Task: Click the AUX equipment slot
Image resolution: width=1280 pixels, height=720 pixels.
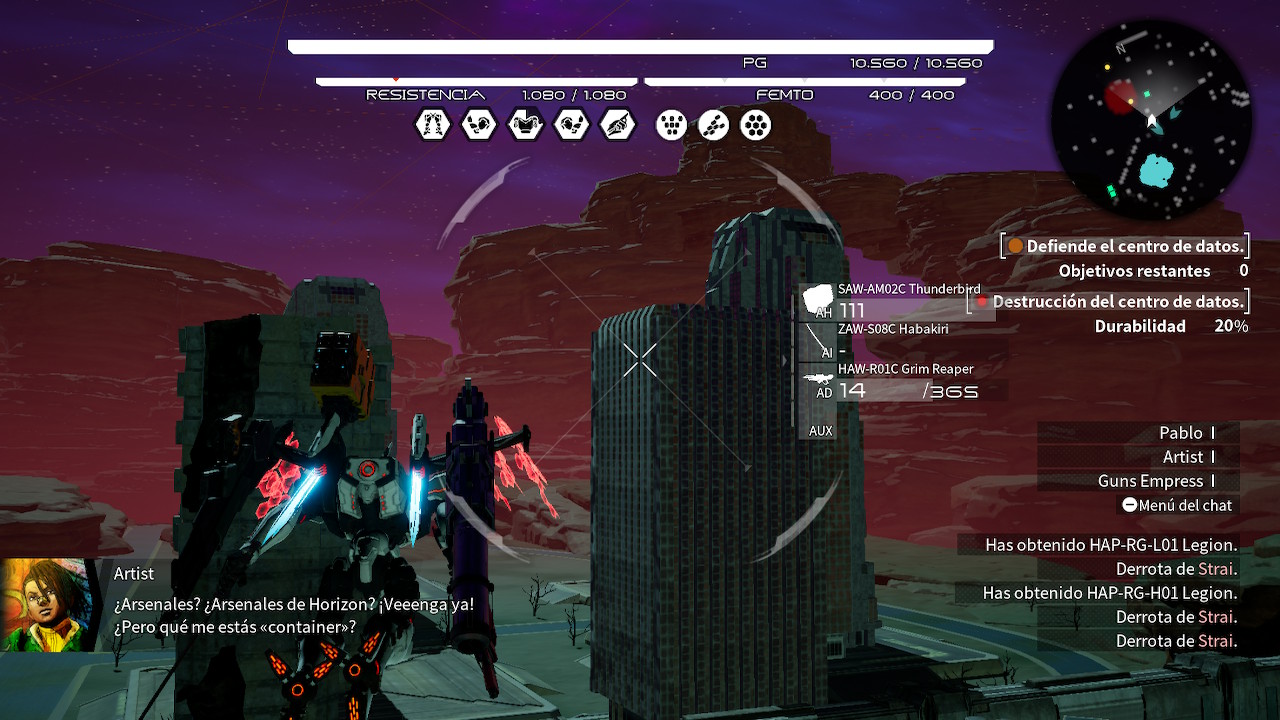Action: click(820, 430)
